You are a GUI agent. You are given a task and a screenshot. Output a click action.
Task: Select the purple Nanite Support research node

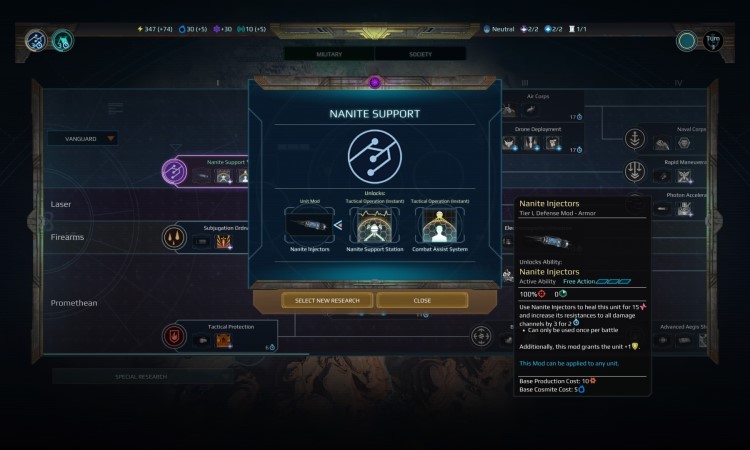(174, 171)
